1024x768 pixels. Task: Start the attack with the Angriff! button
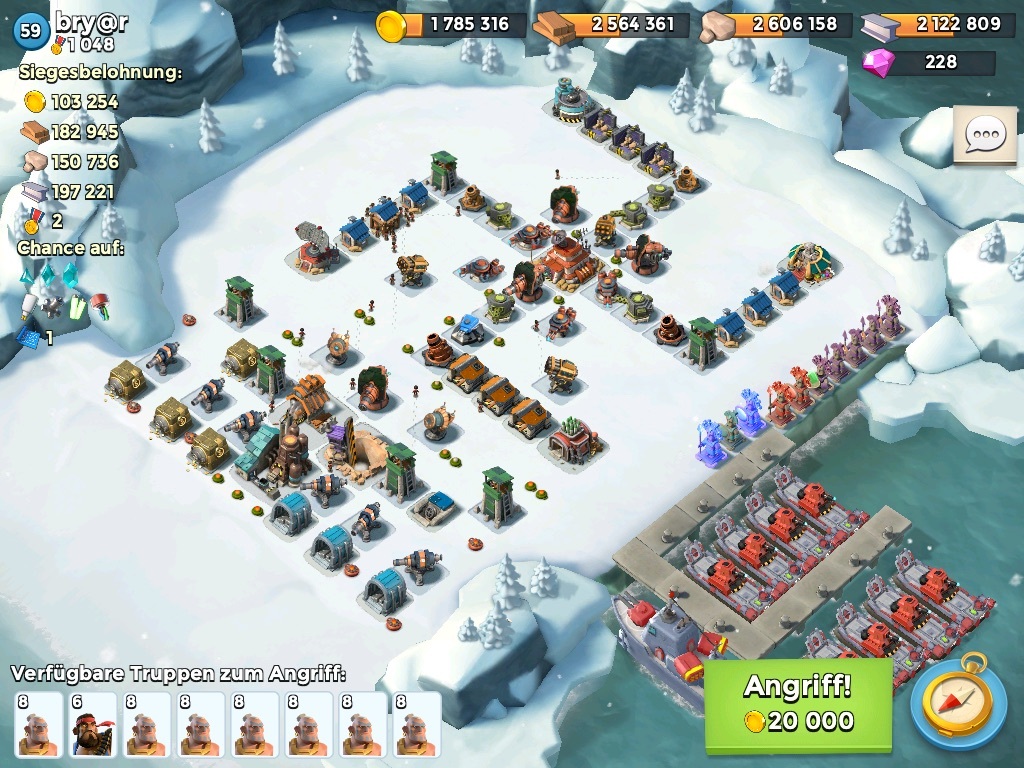[798, 704]
